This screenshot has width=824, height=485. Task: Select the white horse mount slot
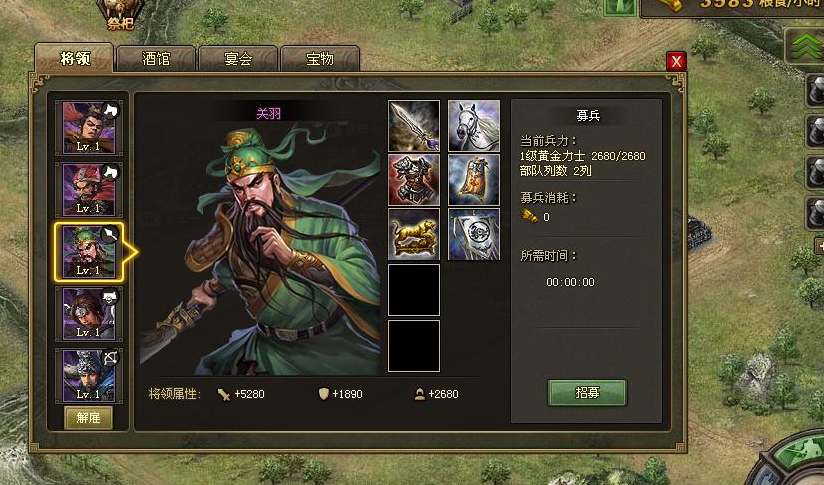[x=474, y=126]
